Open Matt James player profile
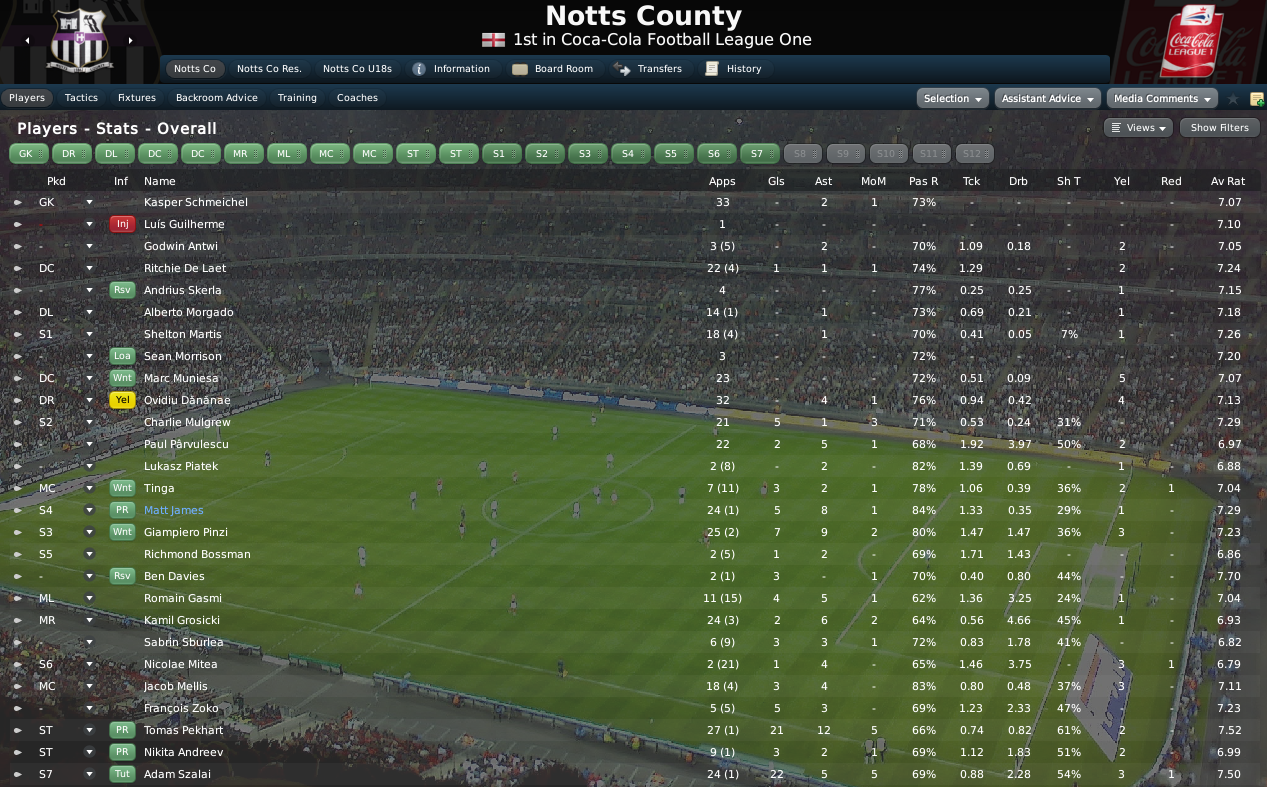This screenshot has height=787, width=1267. (173, 510)
